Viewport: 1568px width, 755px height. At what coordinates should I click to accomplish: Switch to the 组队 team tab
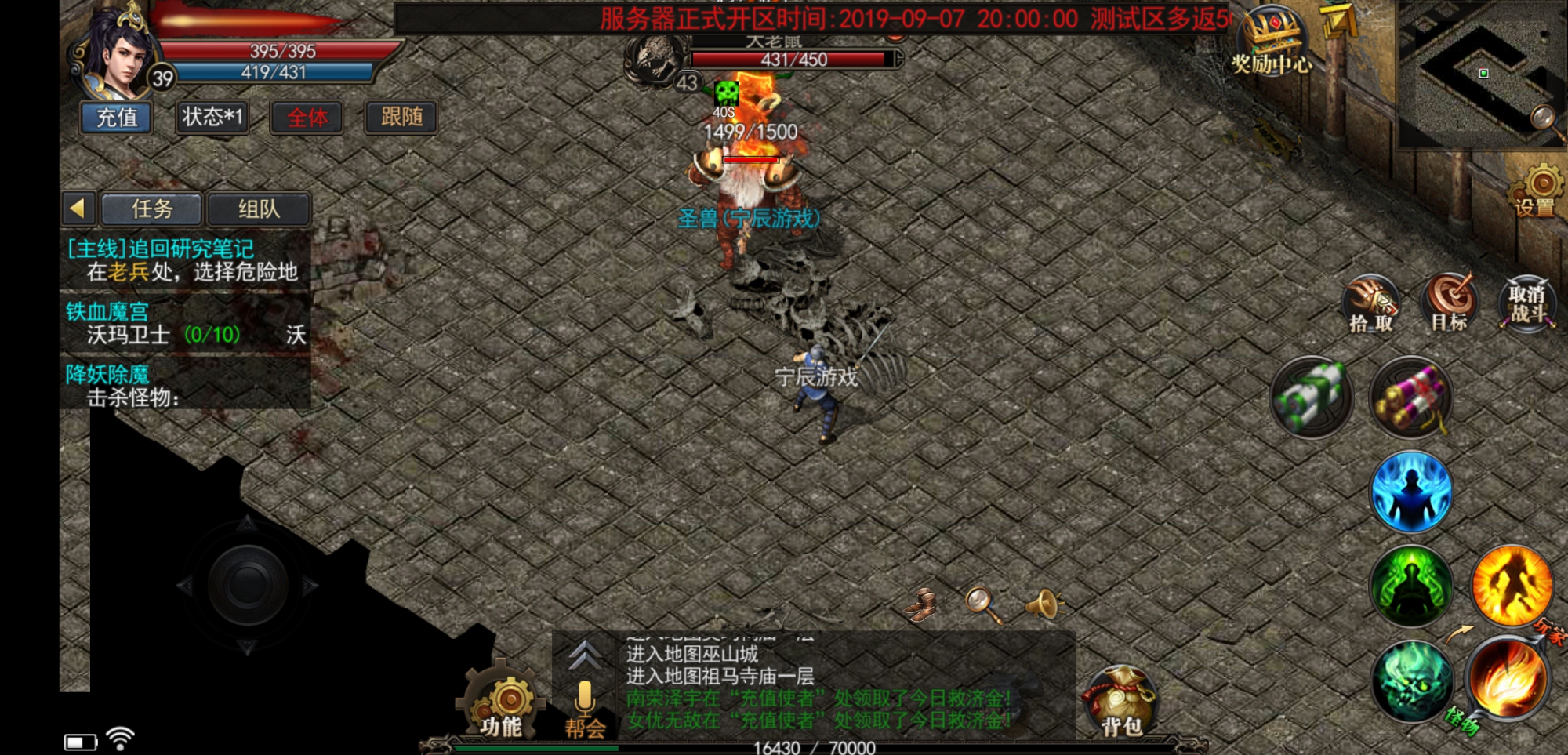tap(258, 209)
